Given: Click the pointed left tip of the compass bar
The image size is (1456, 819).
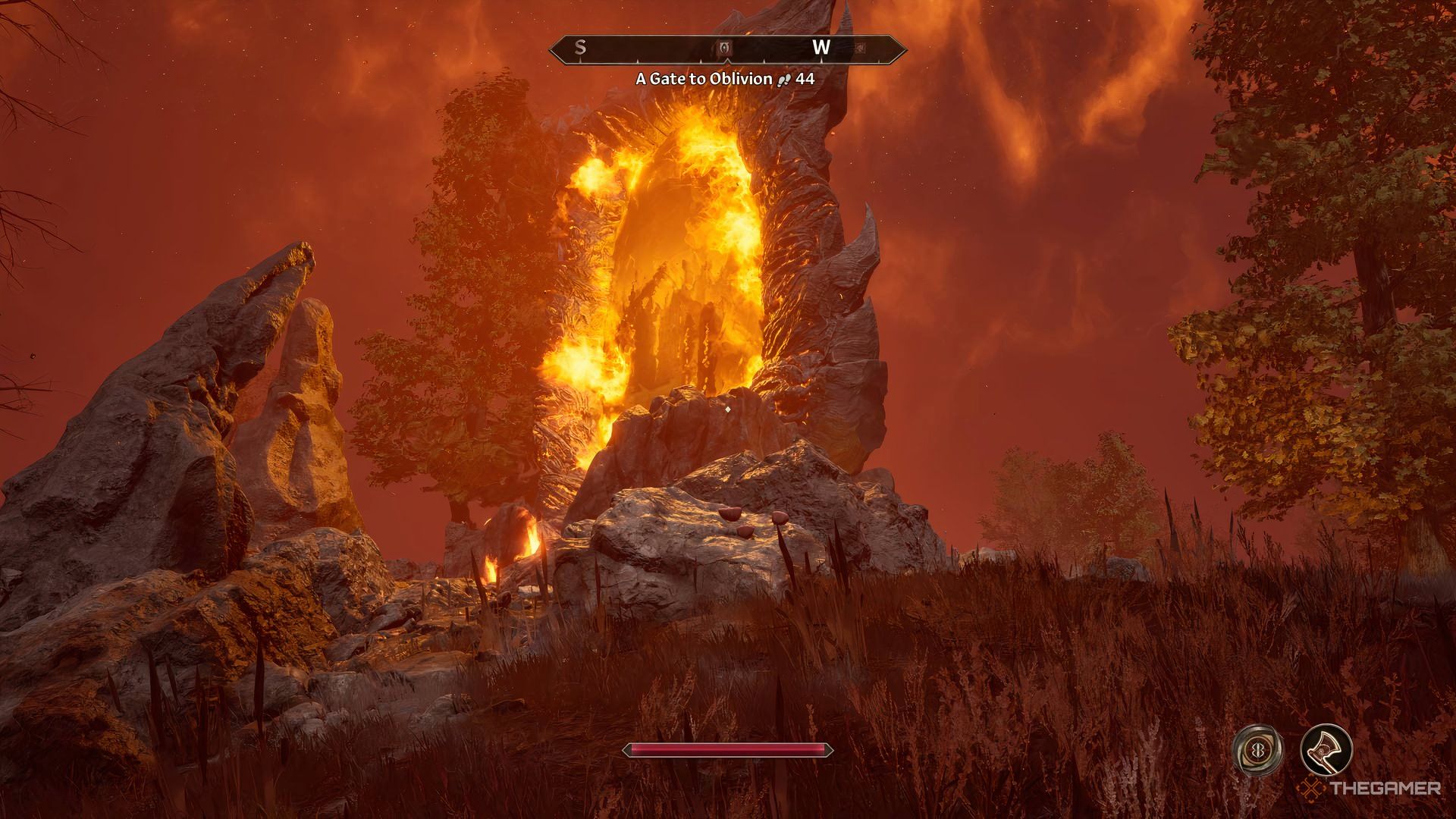Looking at the screenshot, I should pos(551,49).
